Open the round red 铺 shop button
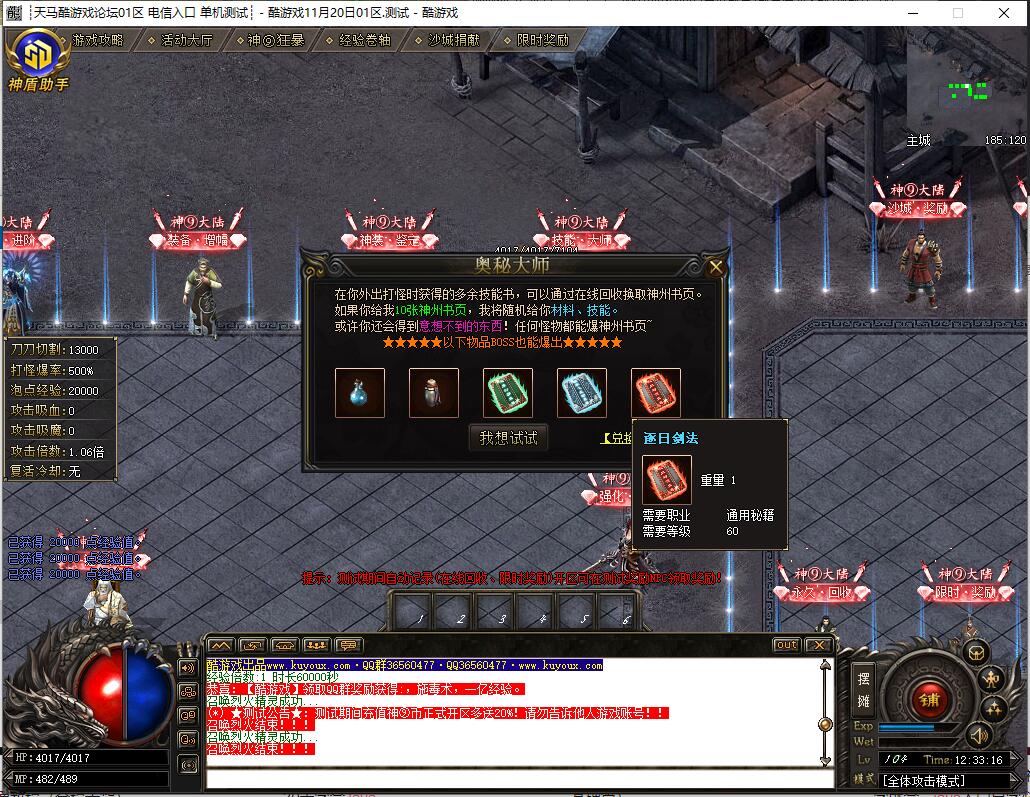The height and width of the screenshot is (797, 1030). point(928,698)
